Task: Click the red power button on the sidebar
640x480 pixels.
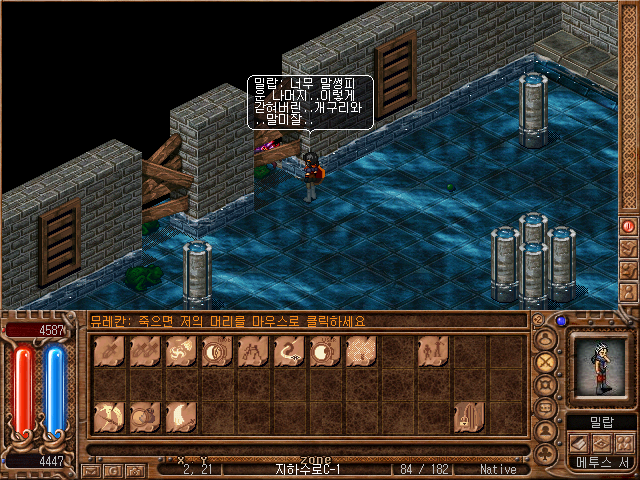Action: coord(629,226)
